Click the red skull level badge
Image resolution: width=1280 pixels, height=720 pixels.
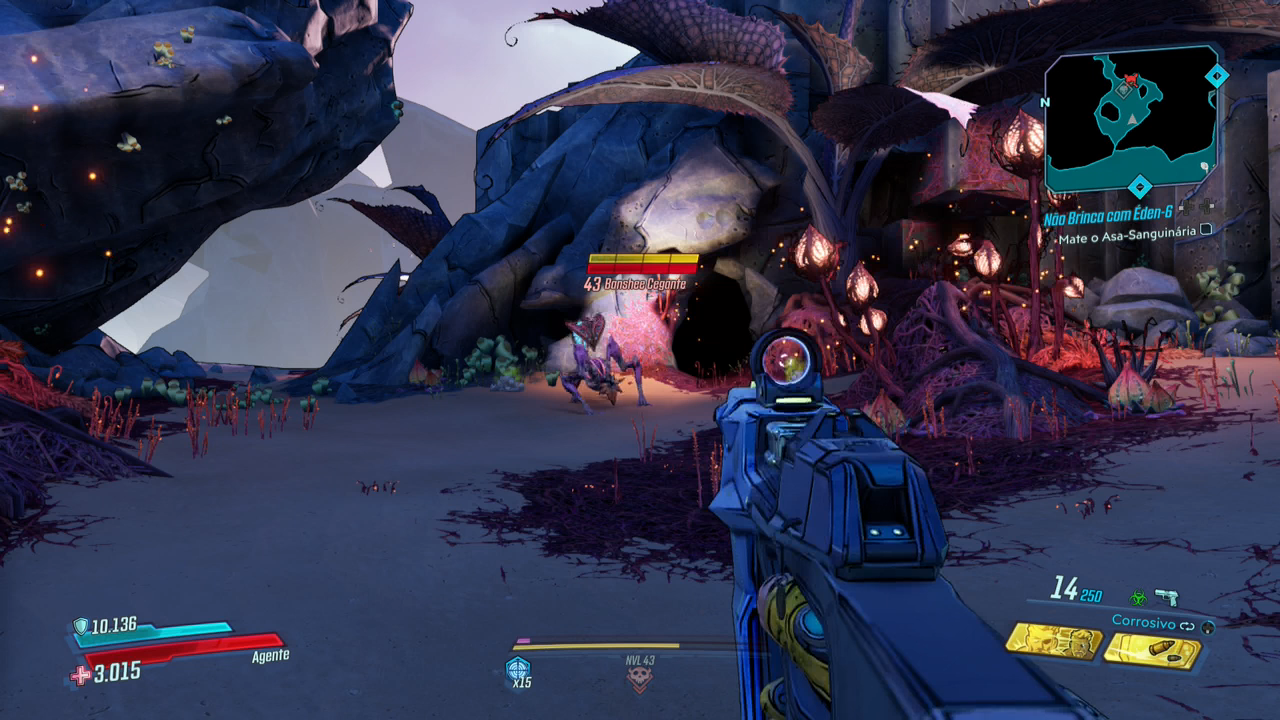(x=639, y=679)
